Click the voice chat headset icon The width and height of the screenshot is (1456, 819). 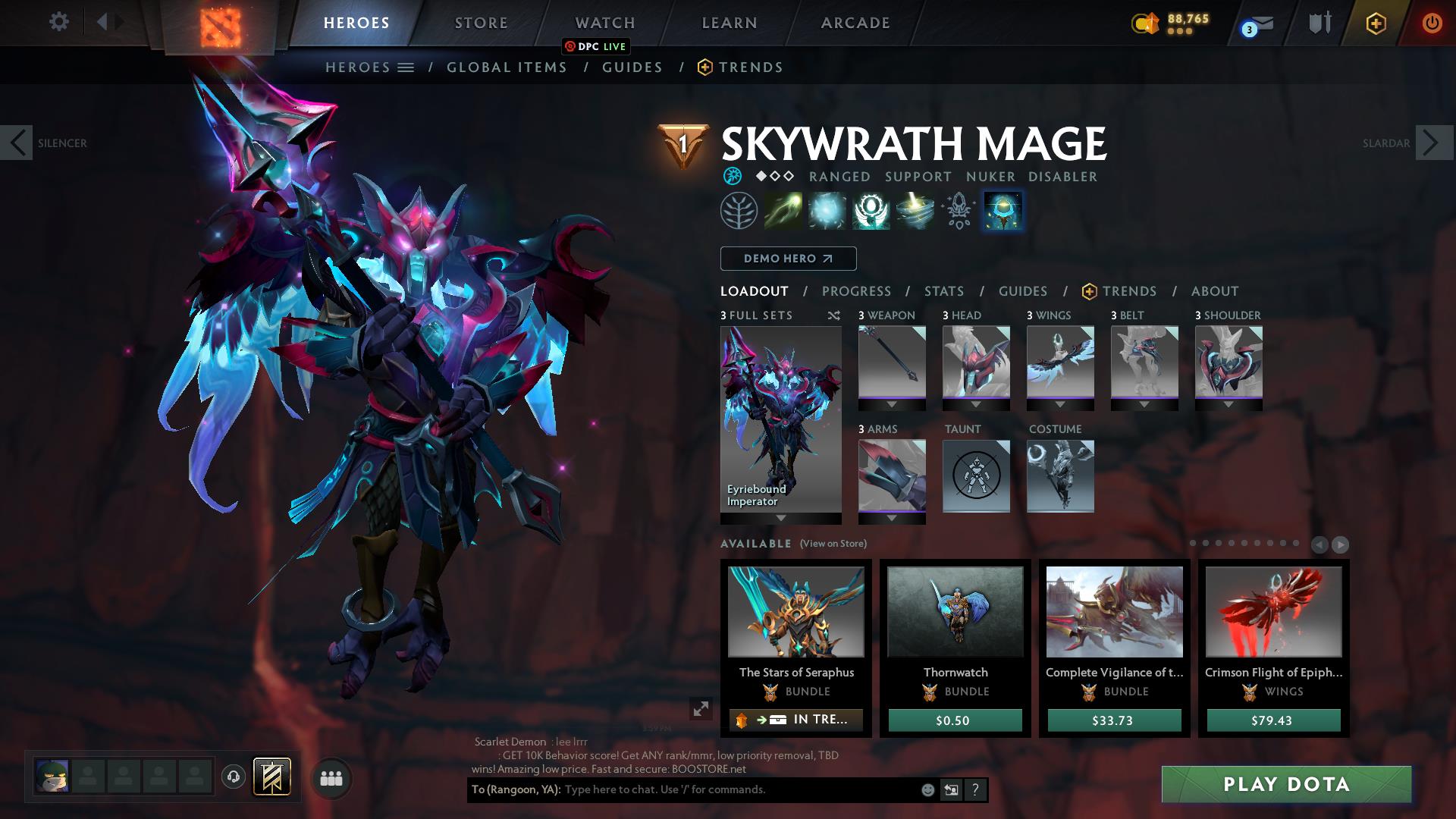[233, 777]
